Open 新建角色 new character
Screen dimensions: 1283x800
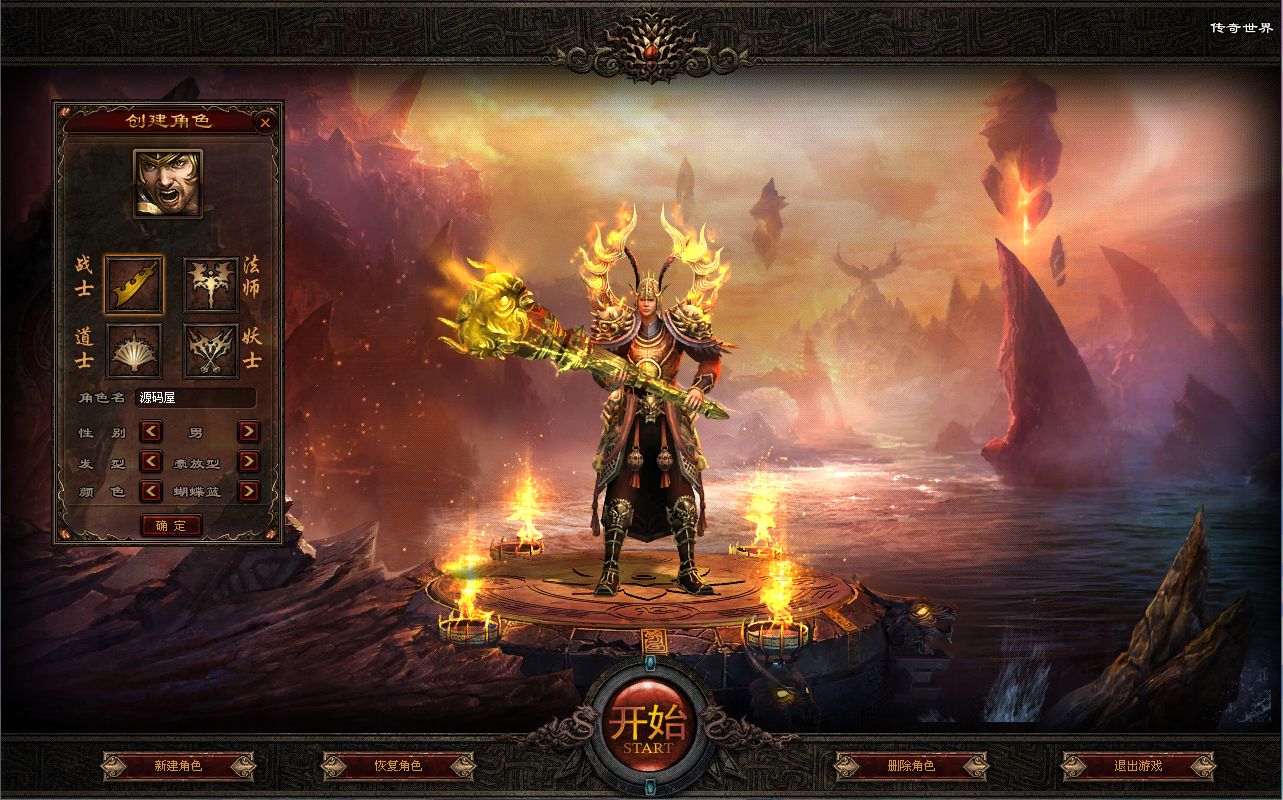178,766
